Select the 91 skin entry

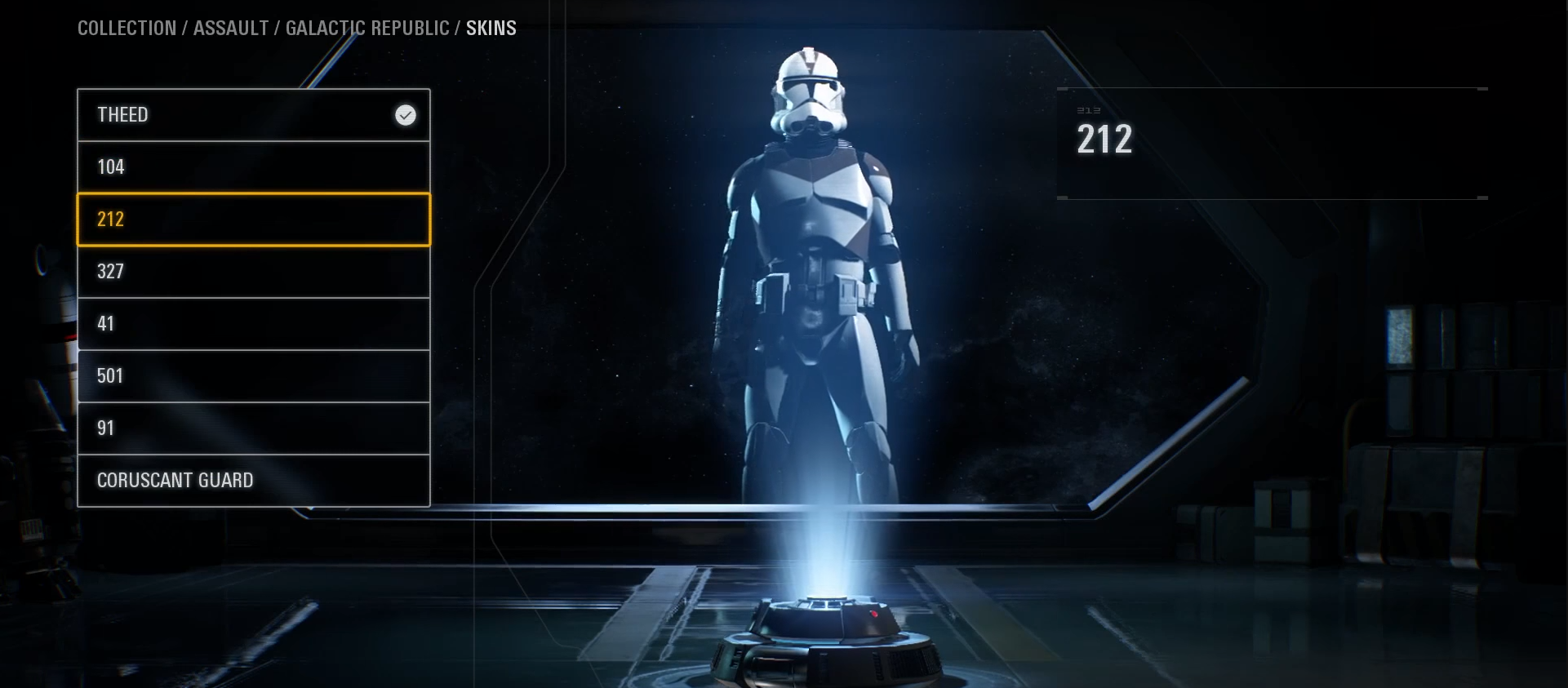tap(253, 428)
